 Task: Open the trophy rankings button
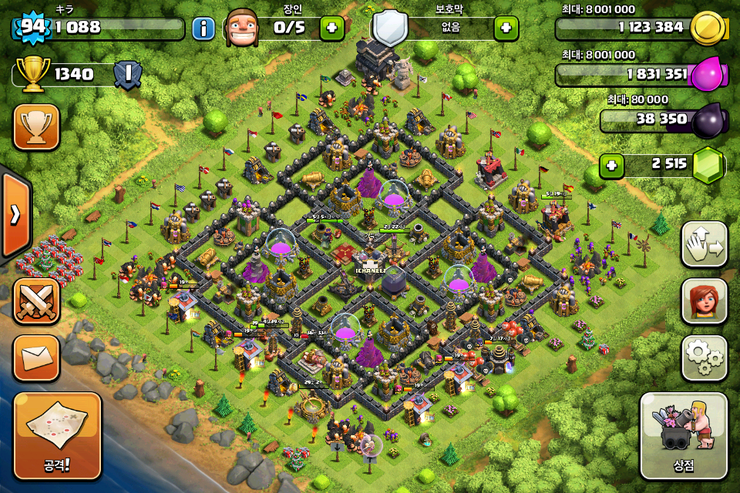coord(36,127)
